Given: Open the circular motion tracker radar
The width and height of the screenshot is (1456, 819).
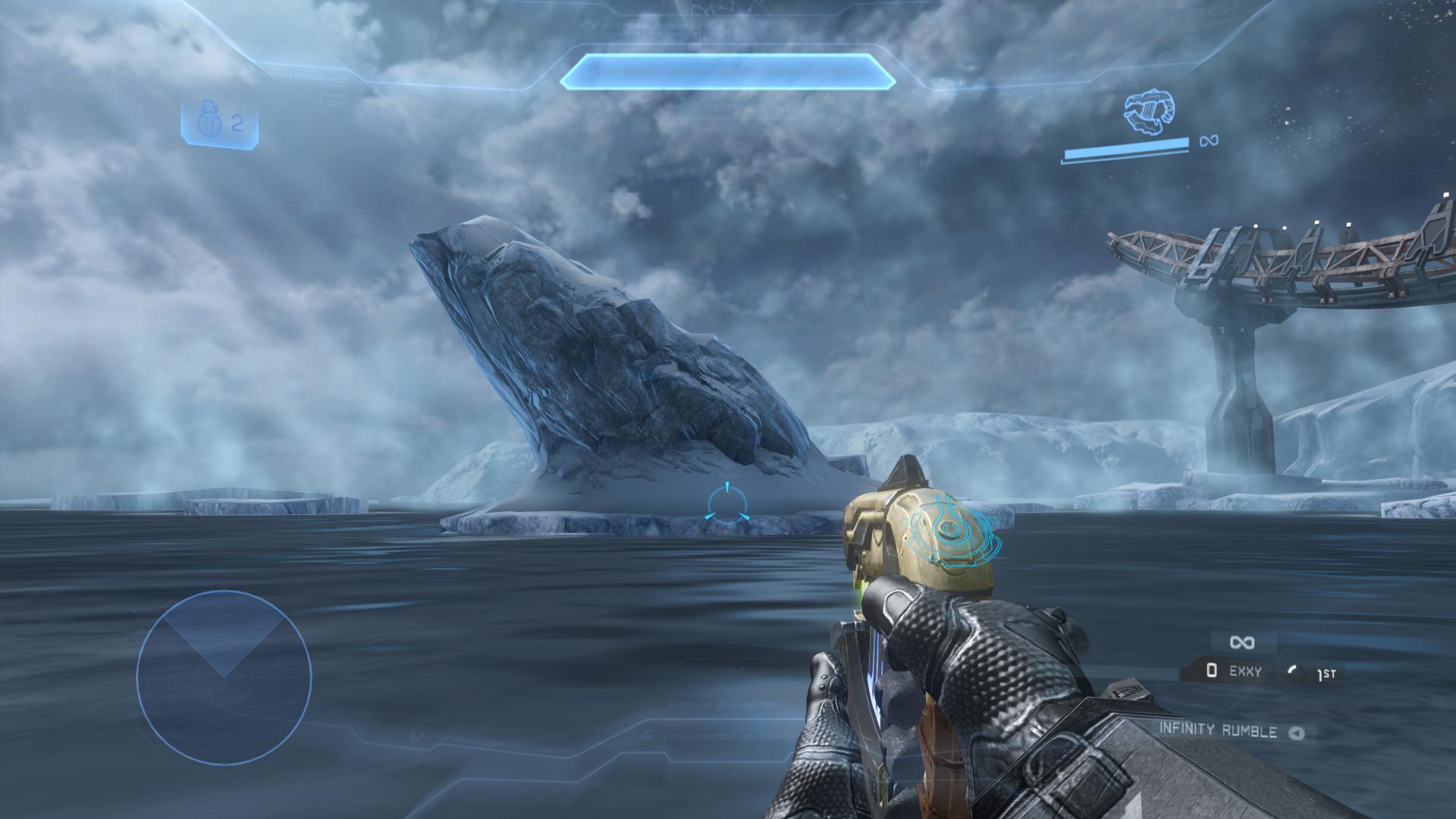Looking at the screenshot, I should 224,677.
